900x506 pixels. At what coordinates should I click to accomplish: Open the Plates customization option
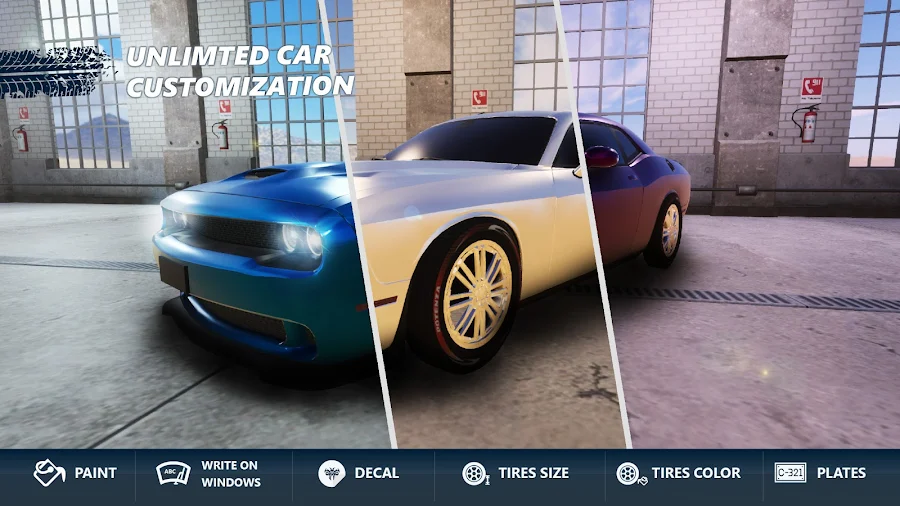point(820,473)
